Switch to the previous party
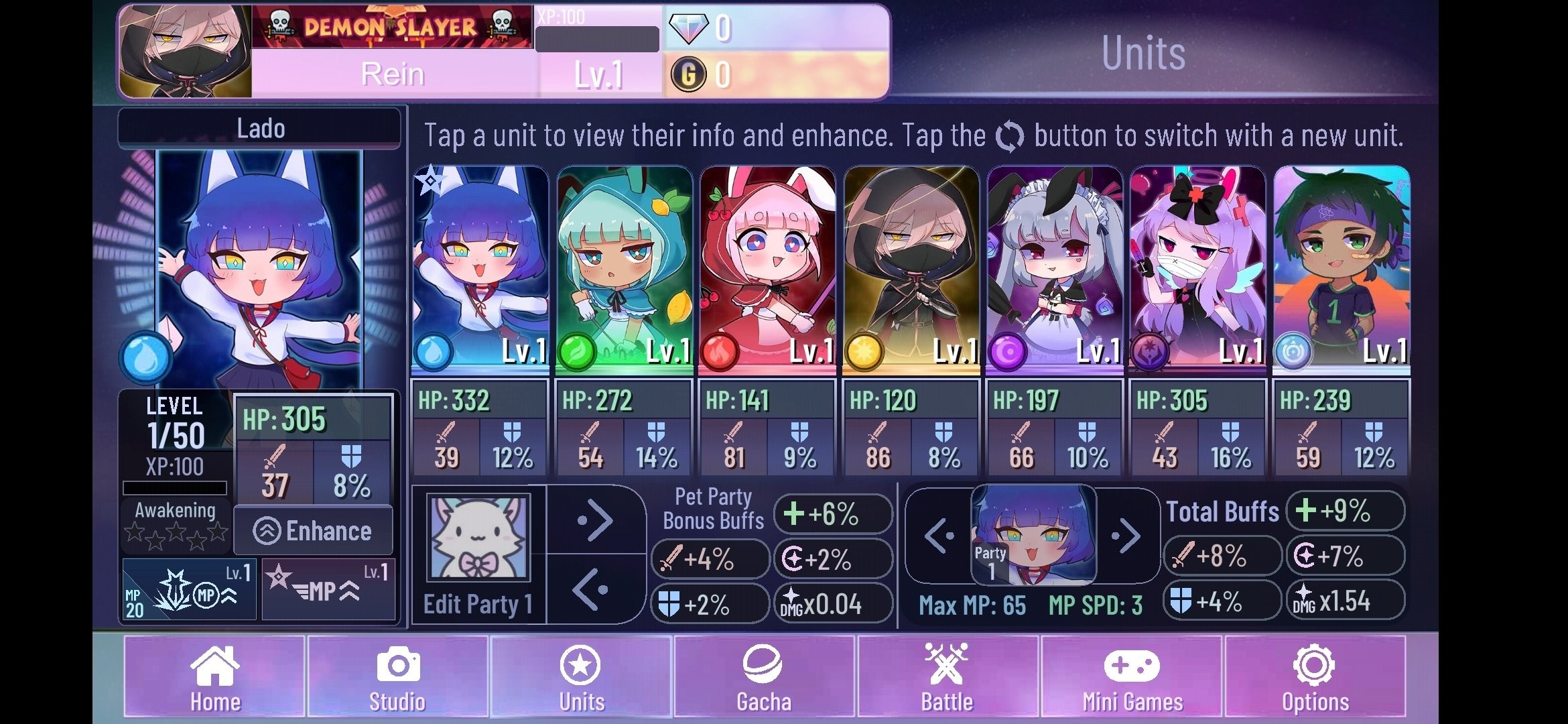The width and height of the screenshot is (1568, 724). pyautogui.click(x=938, y=536)
